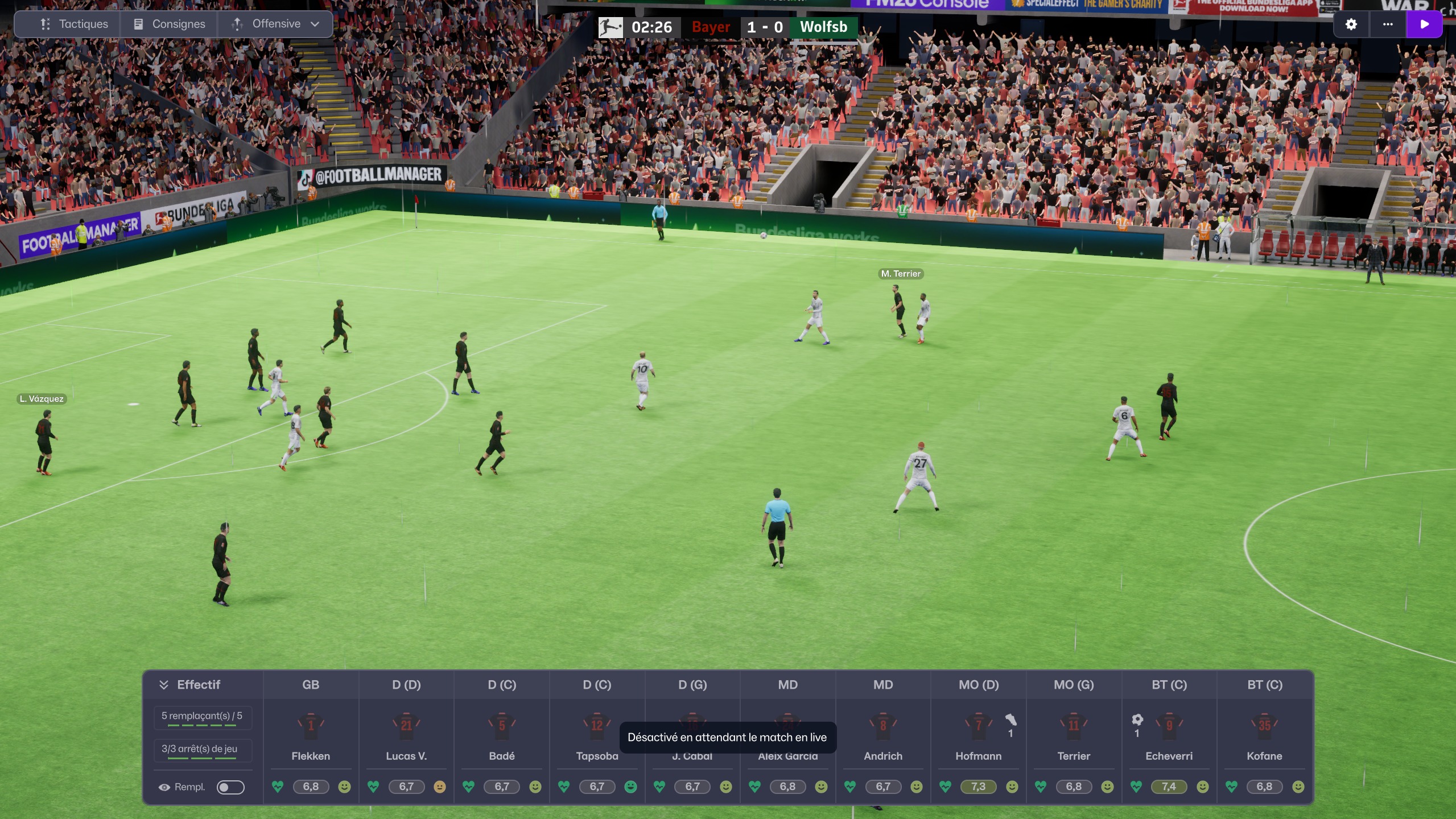Screen dimensions: 1456x819
Task: Collapse the Effectif panel with its chevron
Action: click(164, 684)
